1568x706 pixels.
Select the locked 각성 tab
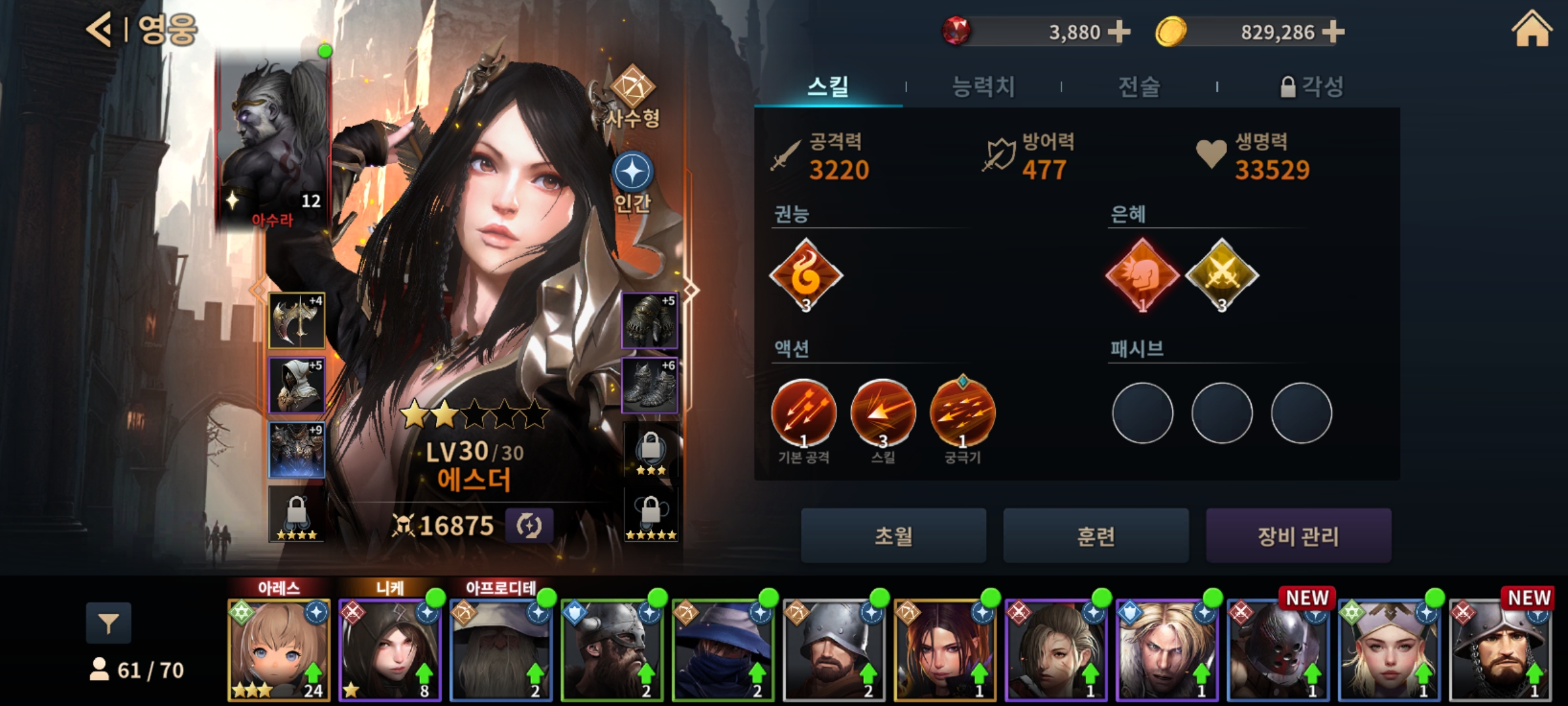click(1312, 86)
